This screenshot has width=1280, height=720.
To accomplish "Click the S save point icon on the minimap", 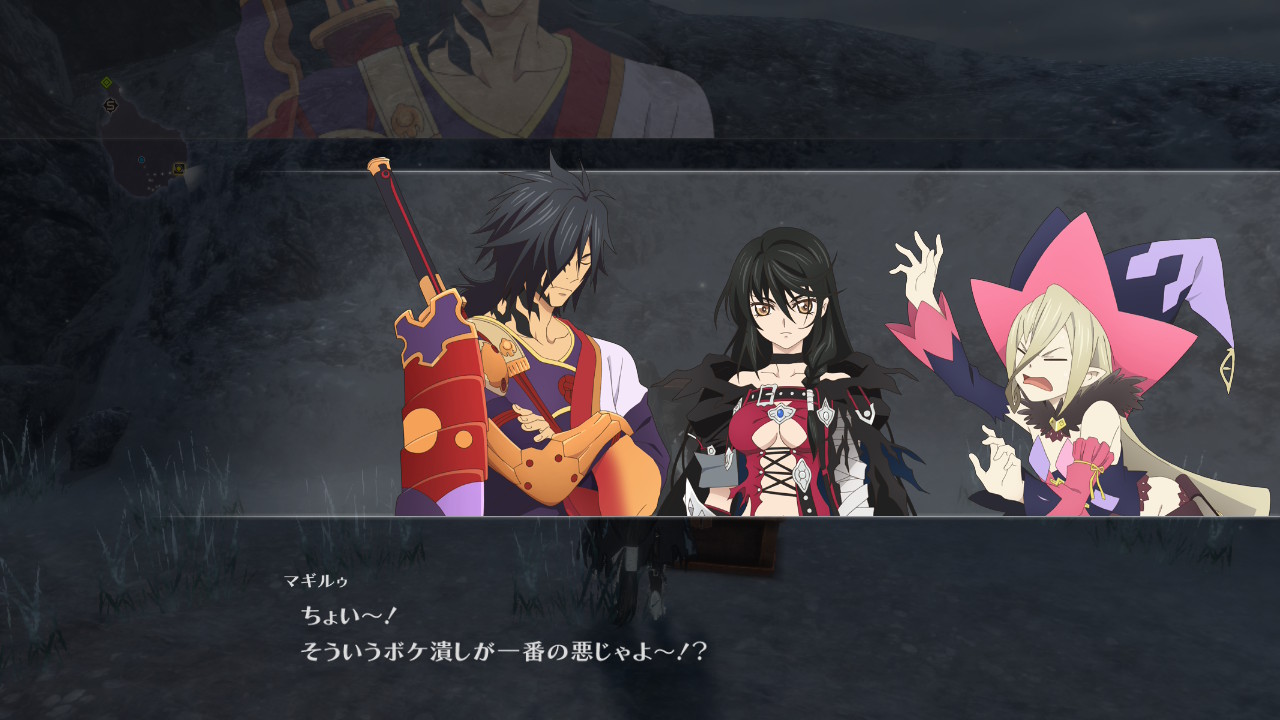I will [x=110, y=105].
